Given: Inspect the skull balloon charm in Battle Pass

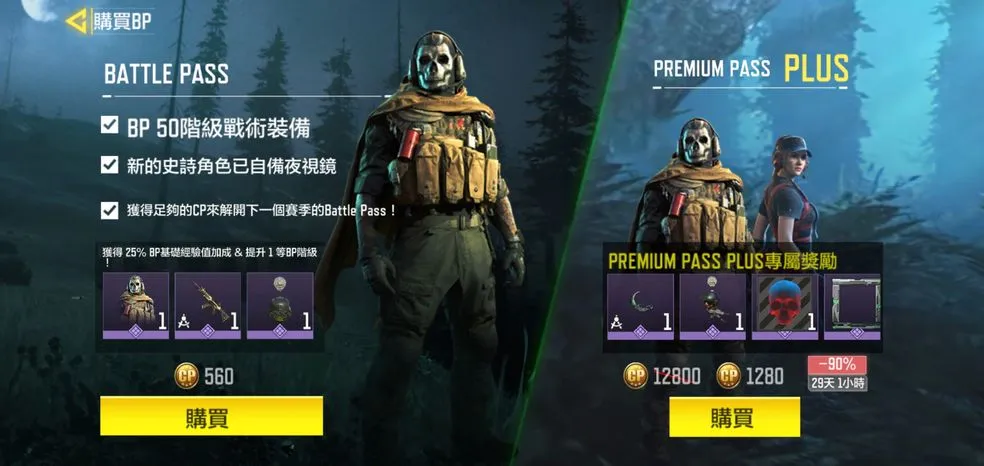Looking at the screenshot, I should (x=280, y=305).
